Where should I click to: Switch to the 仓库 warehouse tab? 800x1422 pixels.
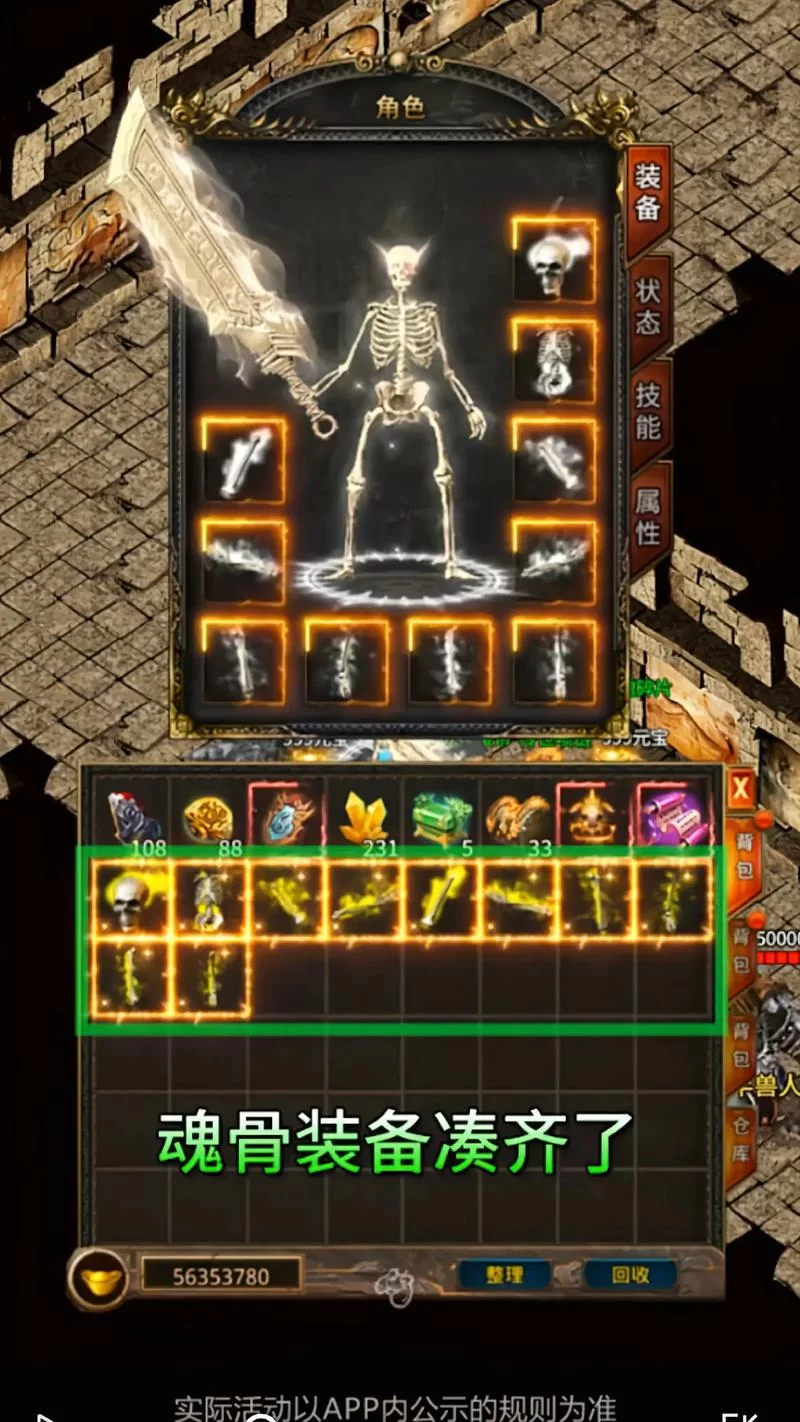point(741,1138)
